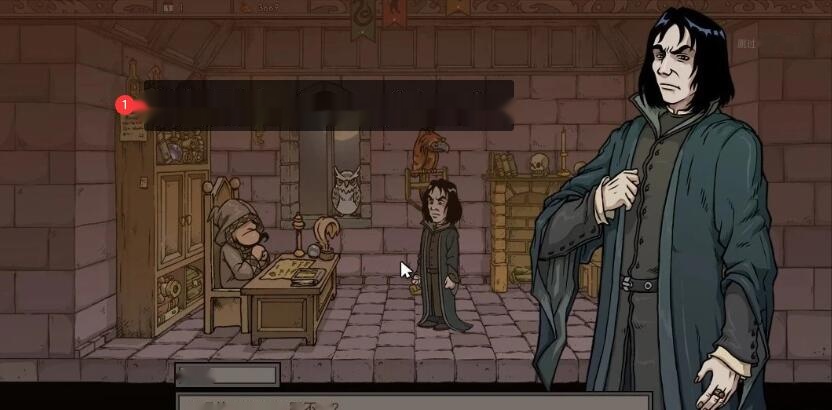832x410 pixels.
Task: Open the blurred notification banner with red badge
Action: 328,105
